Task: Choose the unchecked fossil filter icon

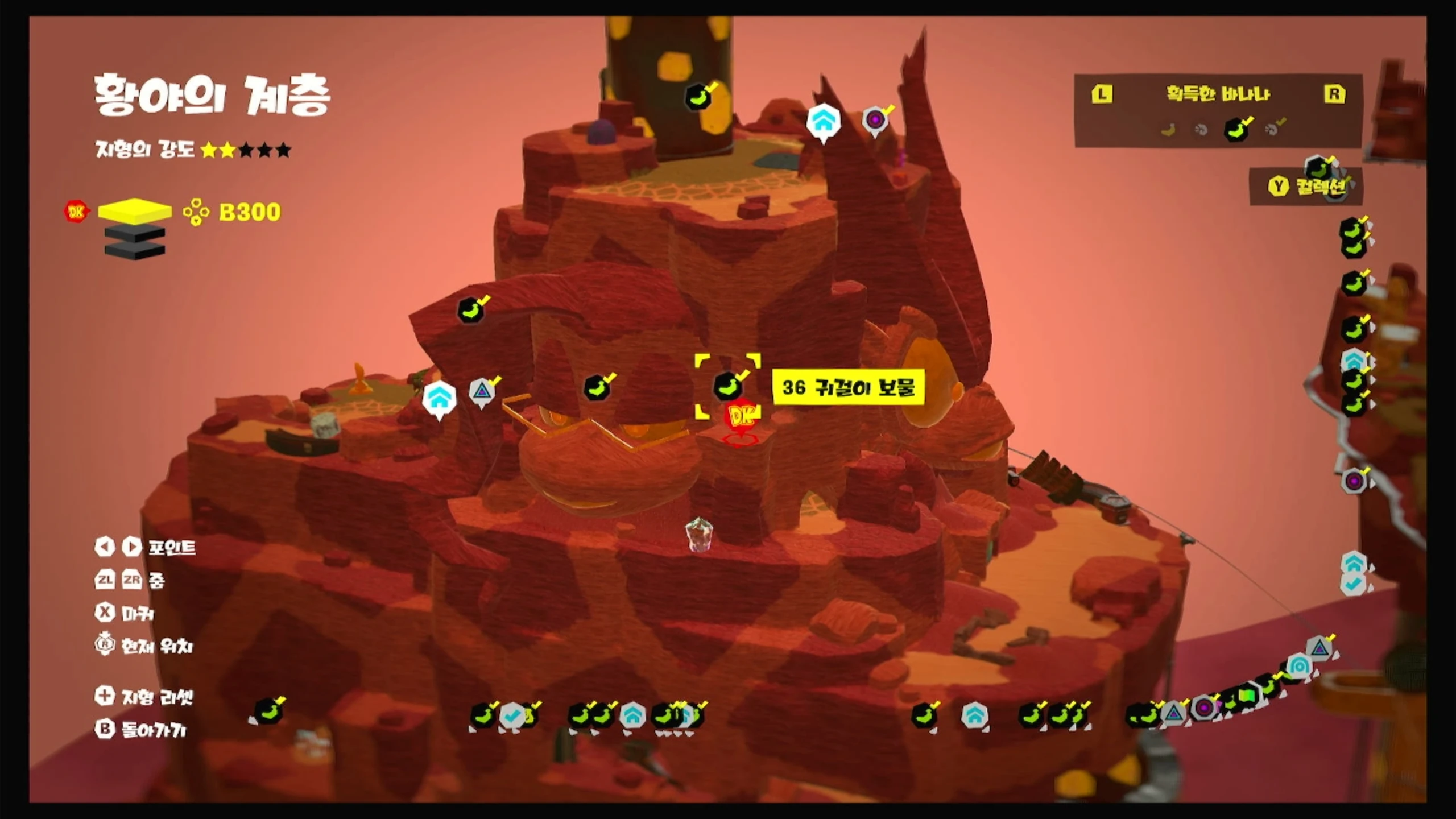Action: [1201, 130]
